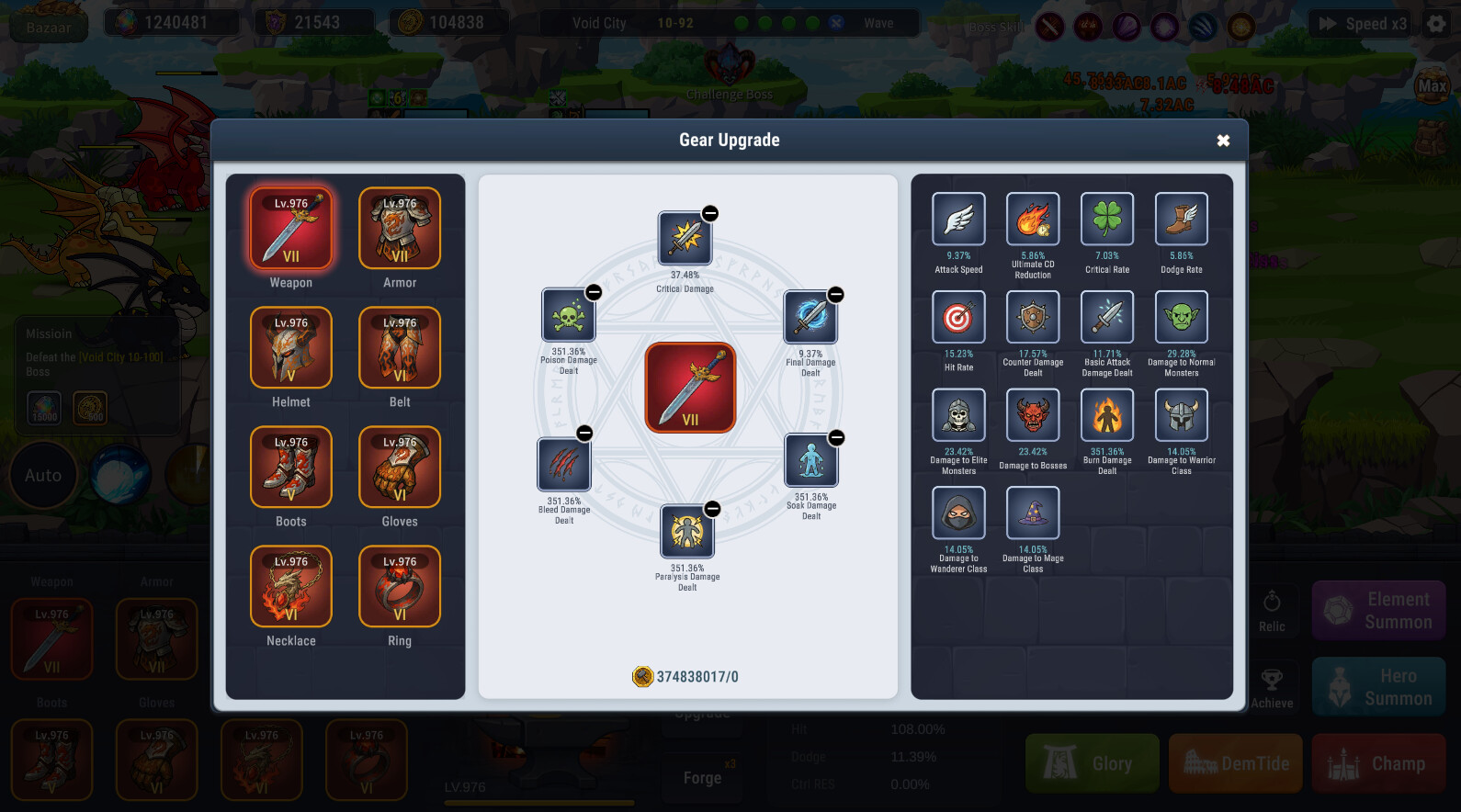The height and width of the screenshot is (812, 1461).
Task: Select the Necklace gear slot
Action: coord(290,586)
